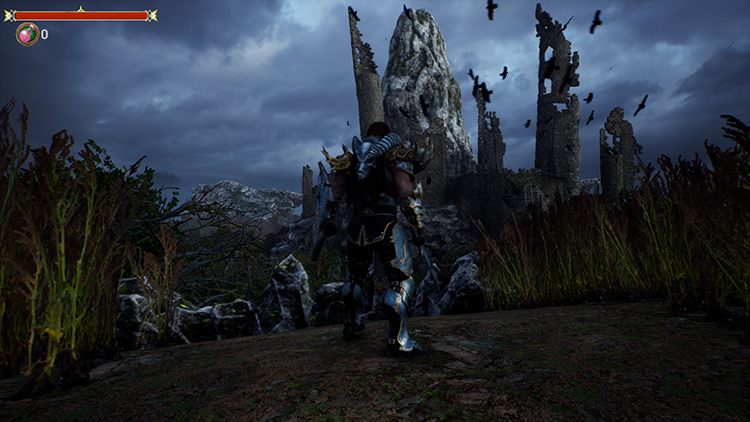Select the red potion orb icon
This screenshot has height=422, width=750.
coord(27,34)
